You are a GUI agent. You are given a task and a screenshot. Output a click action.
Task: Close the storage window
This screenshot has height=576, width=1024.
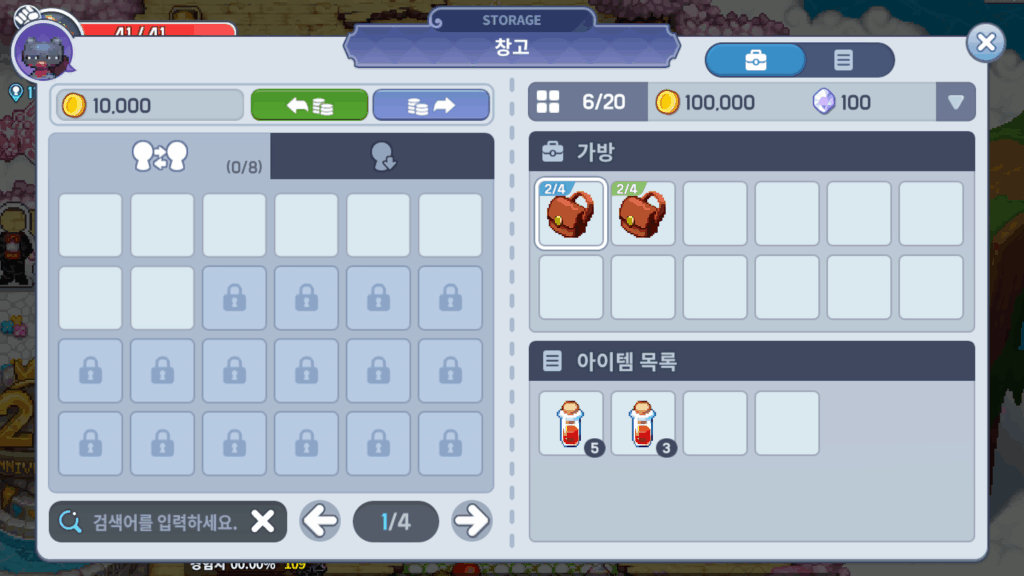click(x=985, y=42)
